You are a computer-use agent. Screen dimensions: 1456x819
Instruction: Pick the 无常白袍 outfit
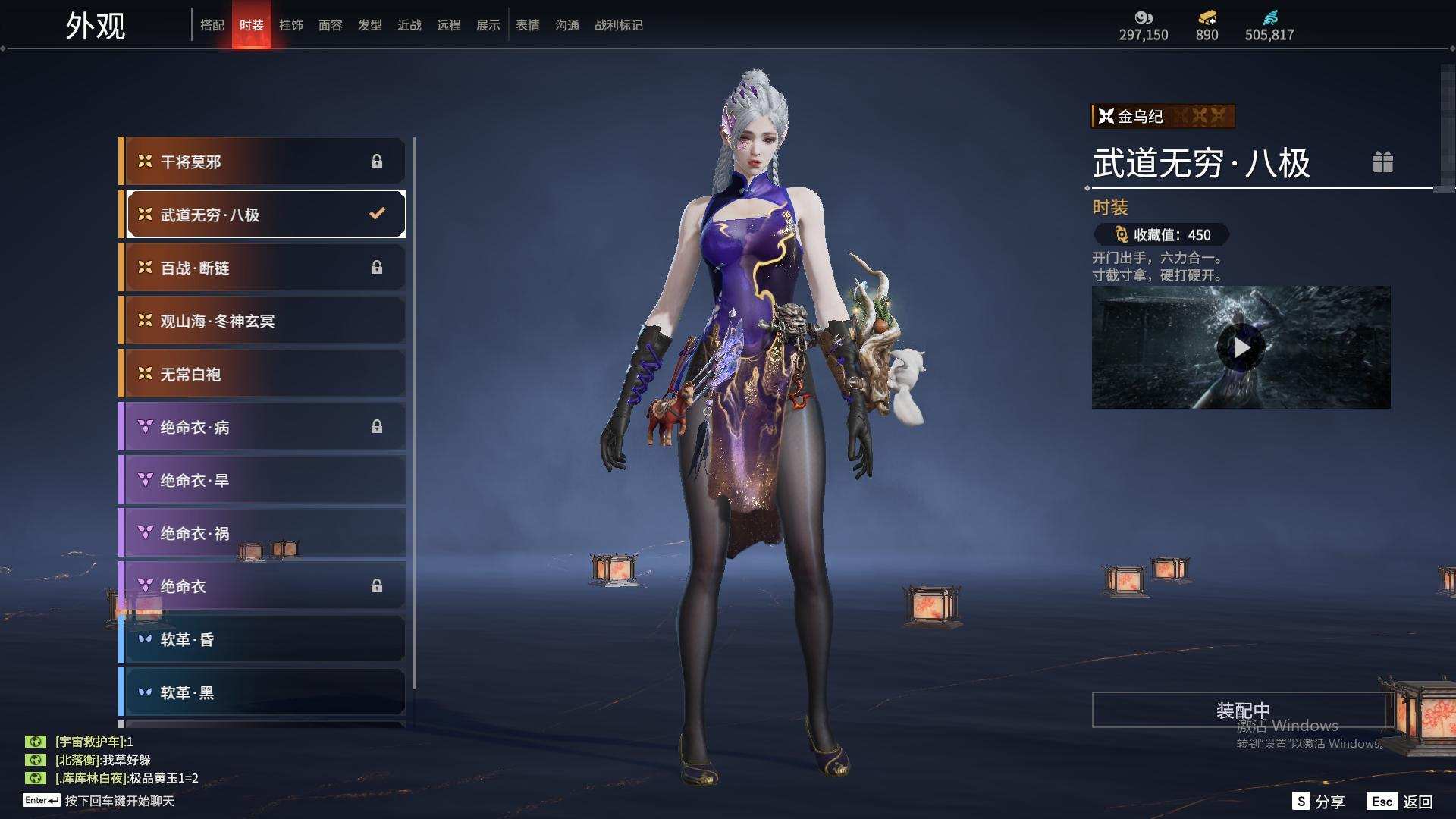(264, 374)
